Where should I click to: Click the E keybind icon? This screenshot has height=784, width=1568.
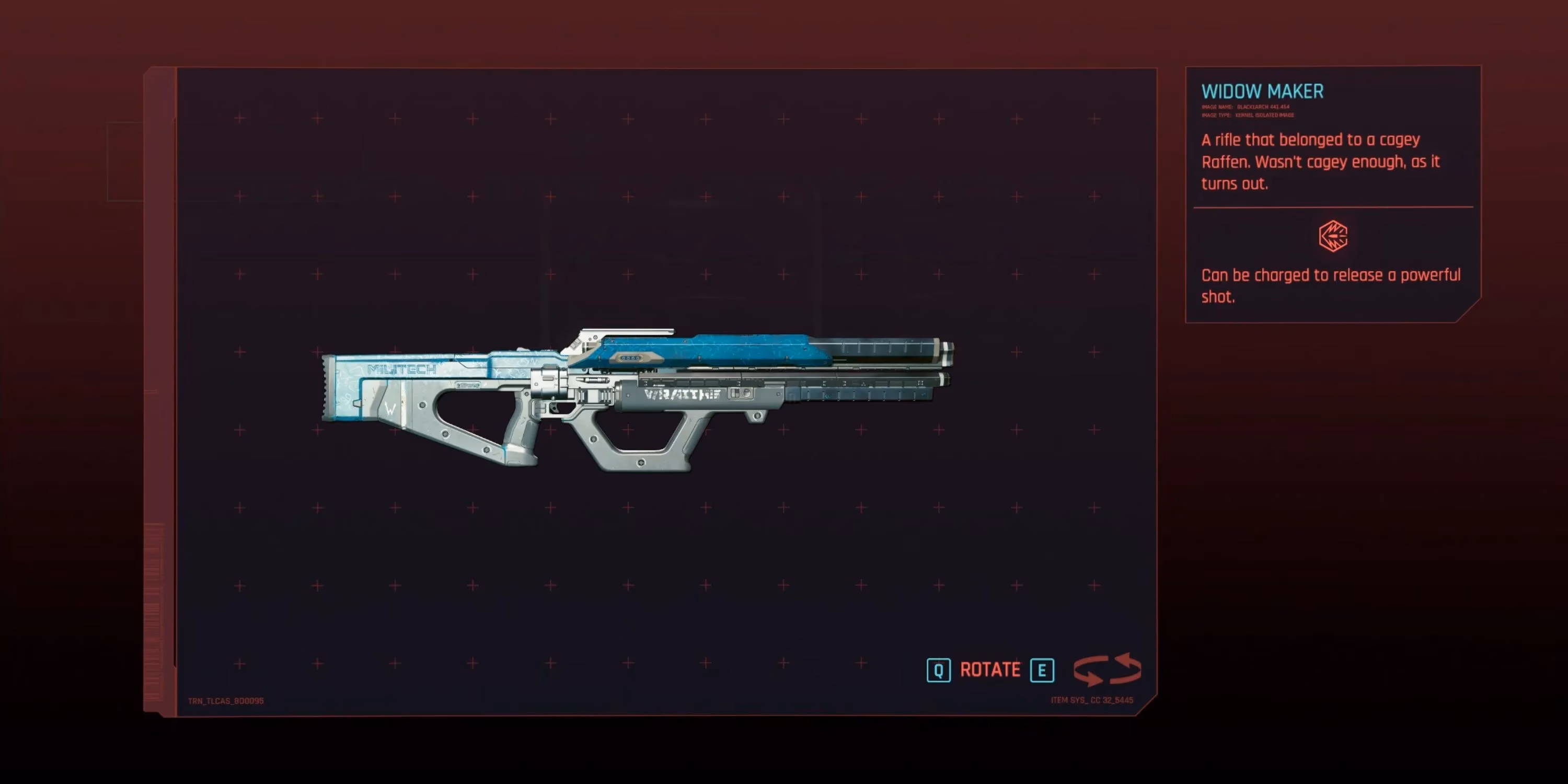click(1043, 670)
